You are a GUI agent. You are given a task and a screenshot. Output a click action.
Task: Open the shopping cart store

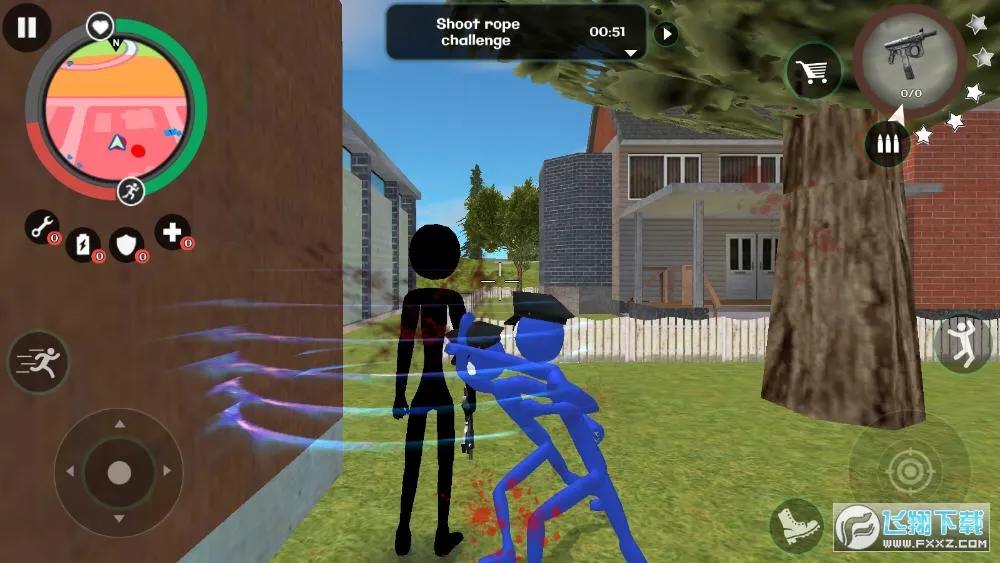point(813,71)
